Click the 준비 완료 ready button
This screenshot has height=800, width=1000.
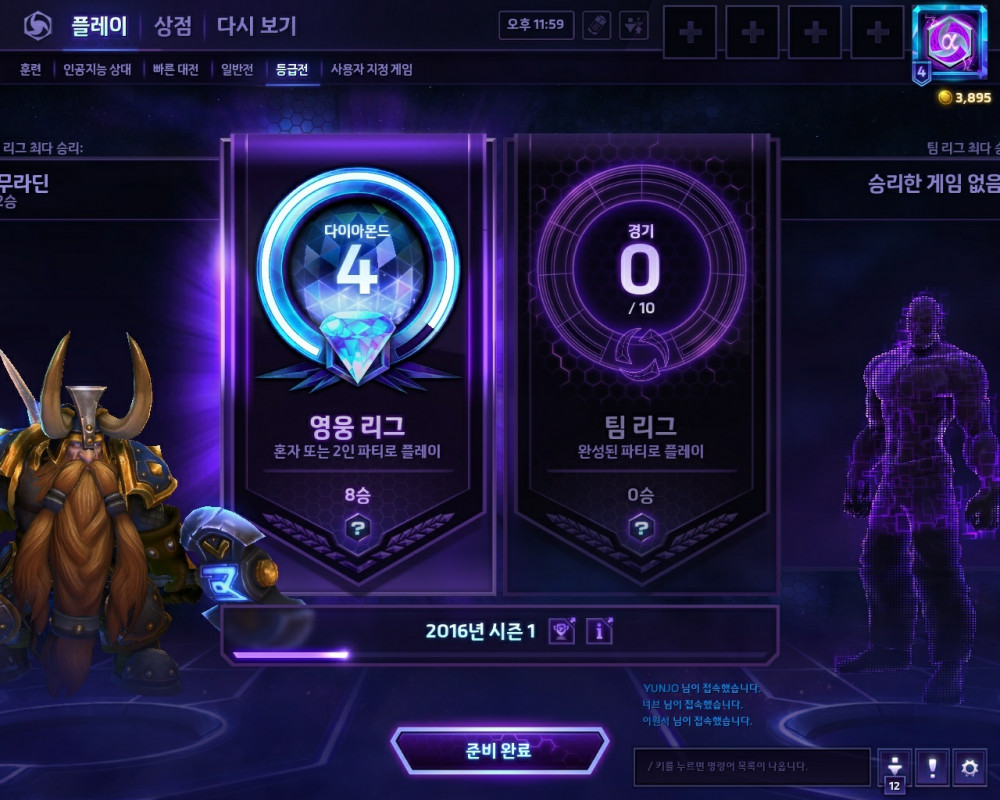pos(499,750)
